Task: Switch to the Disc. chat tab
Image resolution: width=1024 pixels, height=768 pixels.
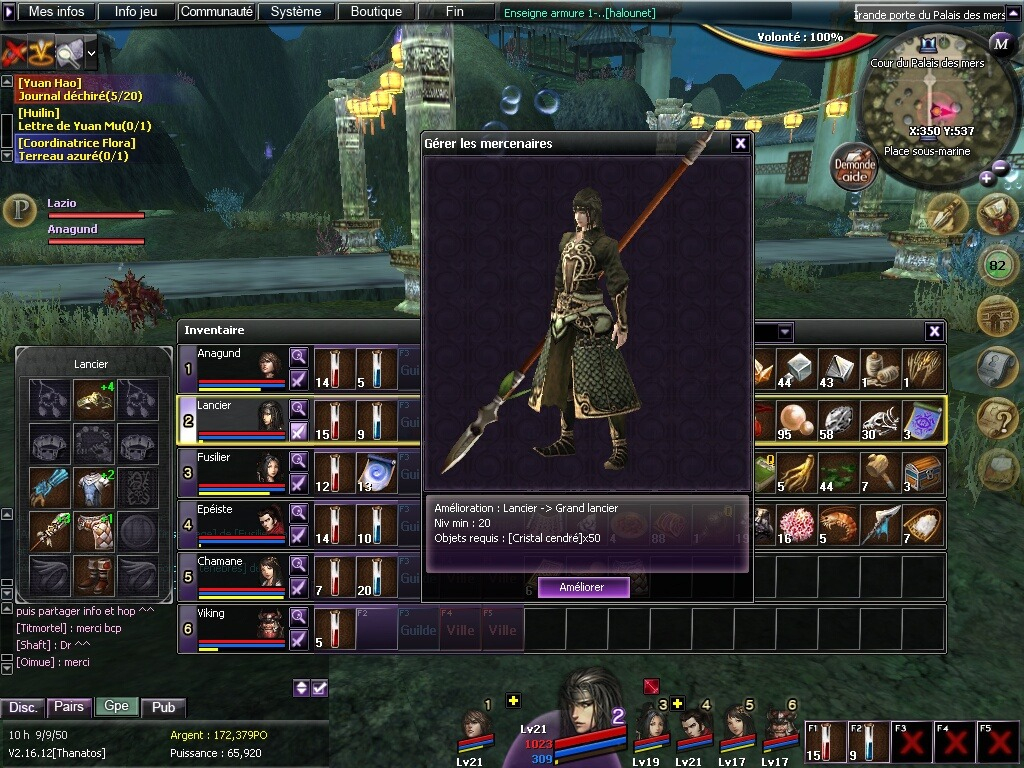Action: [23, 707]
